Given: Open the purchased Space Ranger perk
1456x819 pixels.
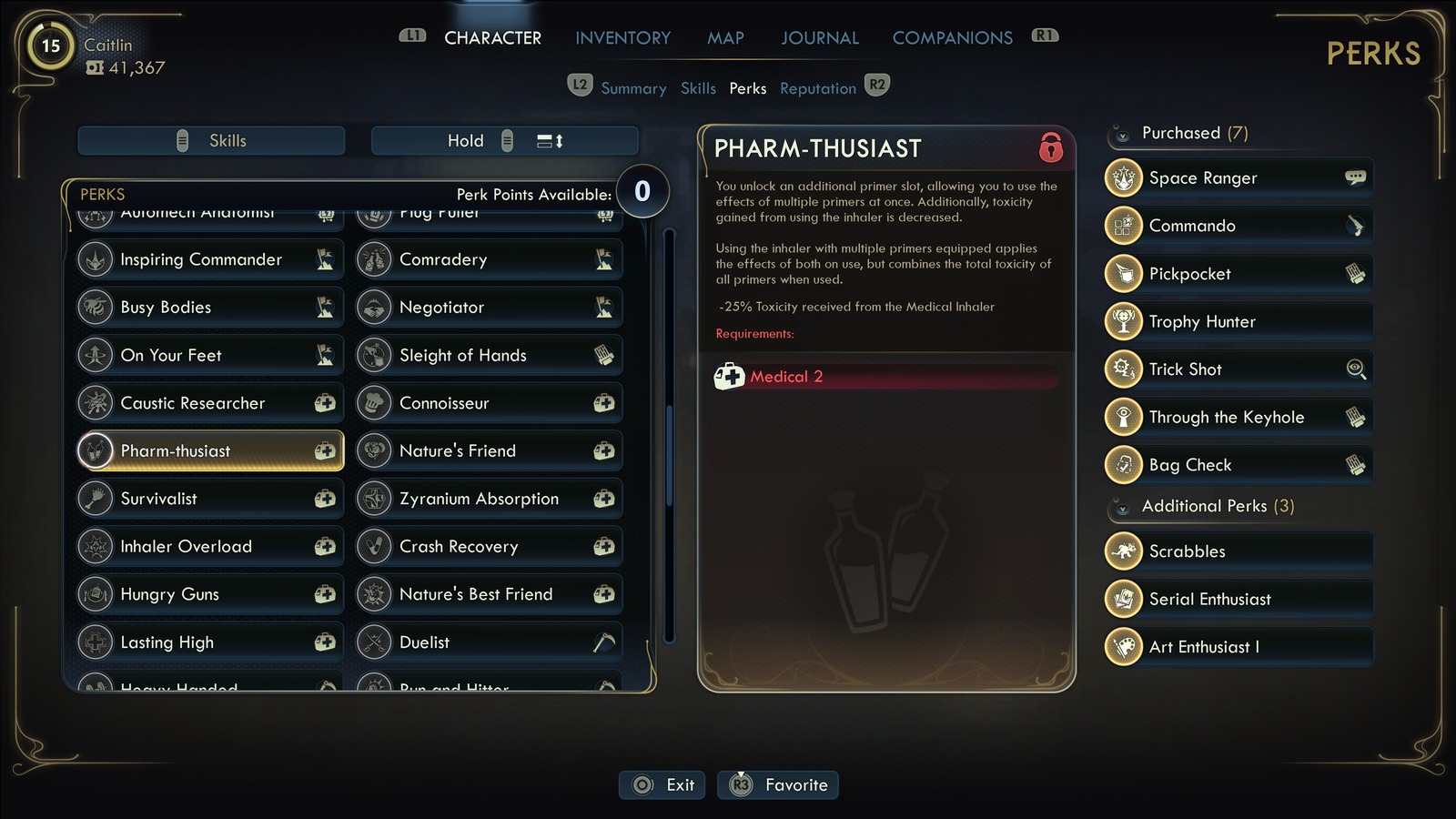Looking at the screenshot, I should (1239, 178).
